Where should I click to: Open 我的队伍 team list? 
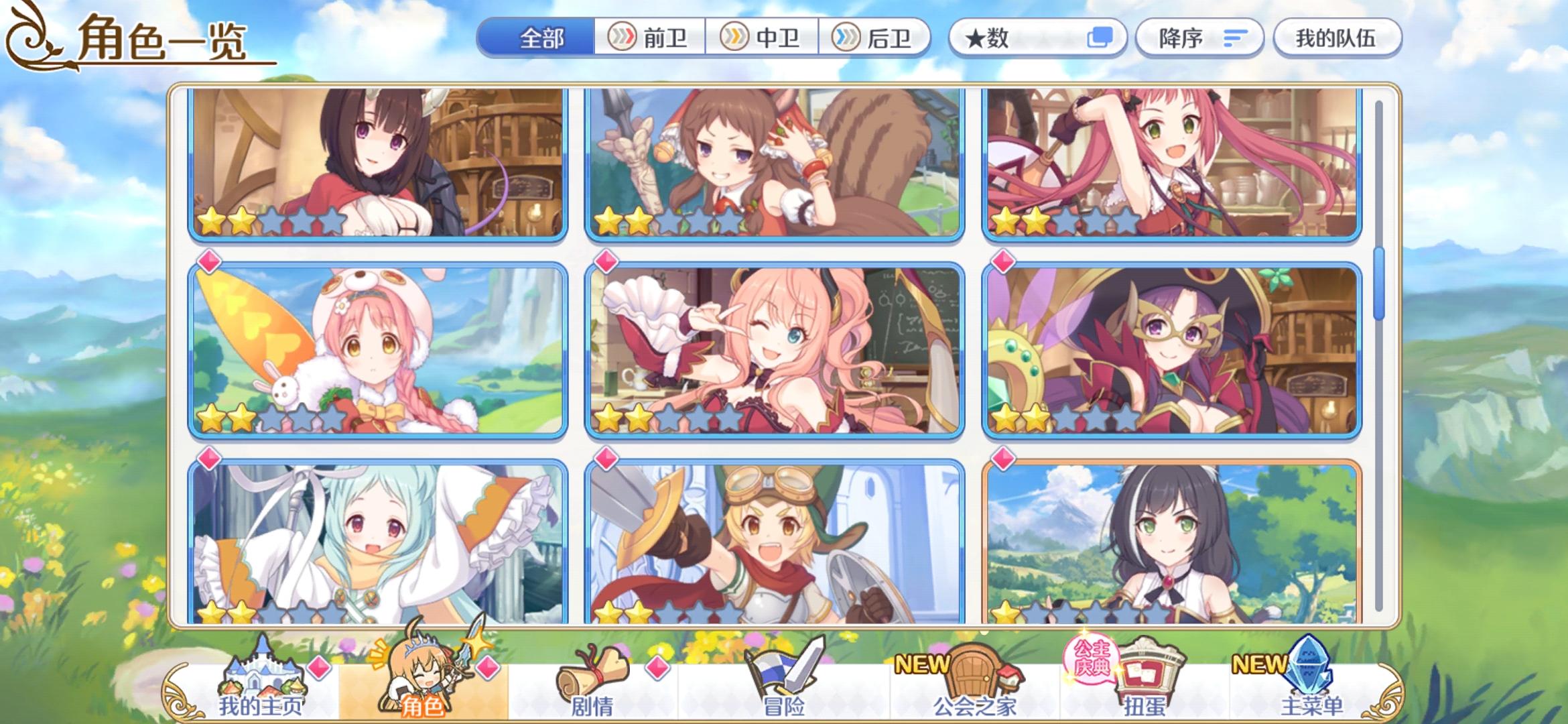click(1337, 38)
